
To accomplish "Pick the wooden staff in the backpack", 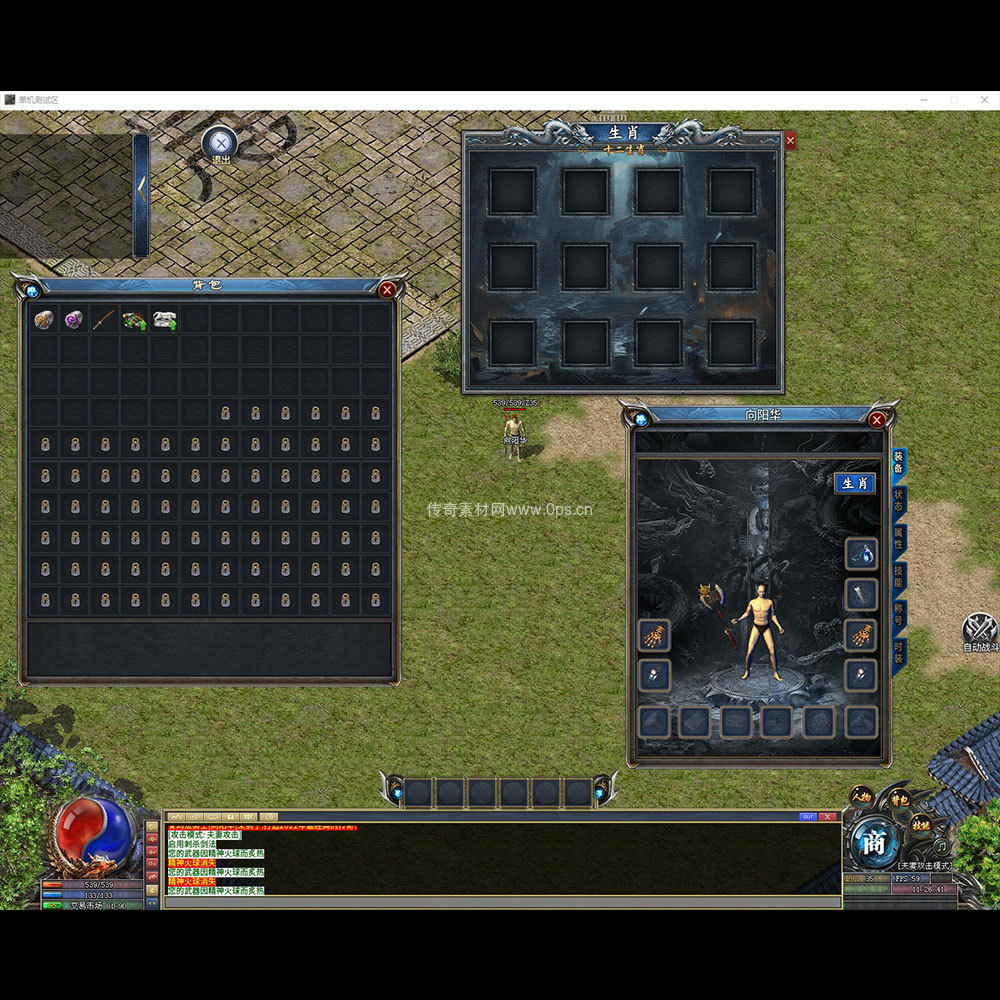I will (x=104, y=320).
